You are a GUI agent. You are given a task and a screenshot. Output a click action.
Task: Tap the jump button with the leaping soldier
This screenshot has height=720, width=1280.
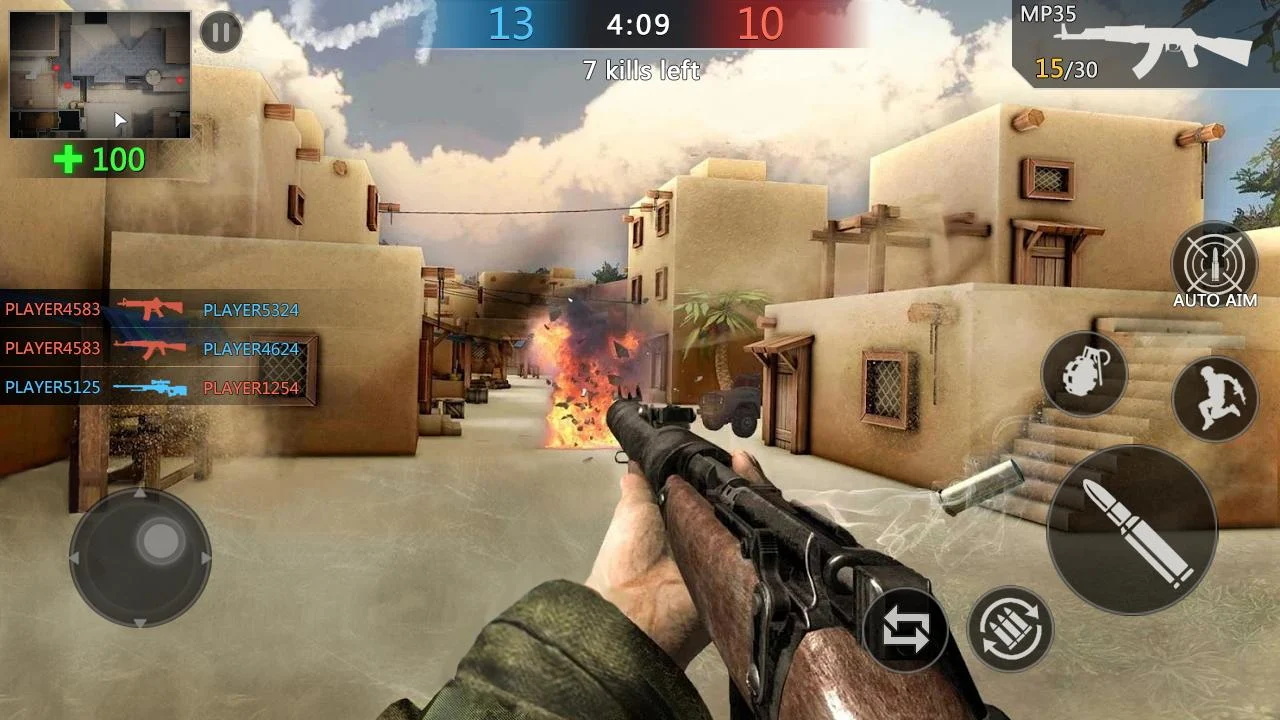(x=1215, y=397)
